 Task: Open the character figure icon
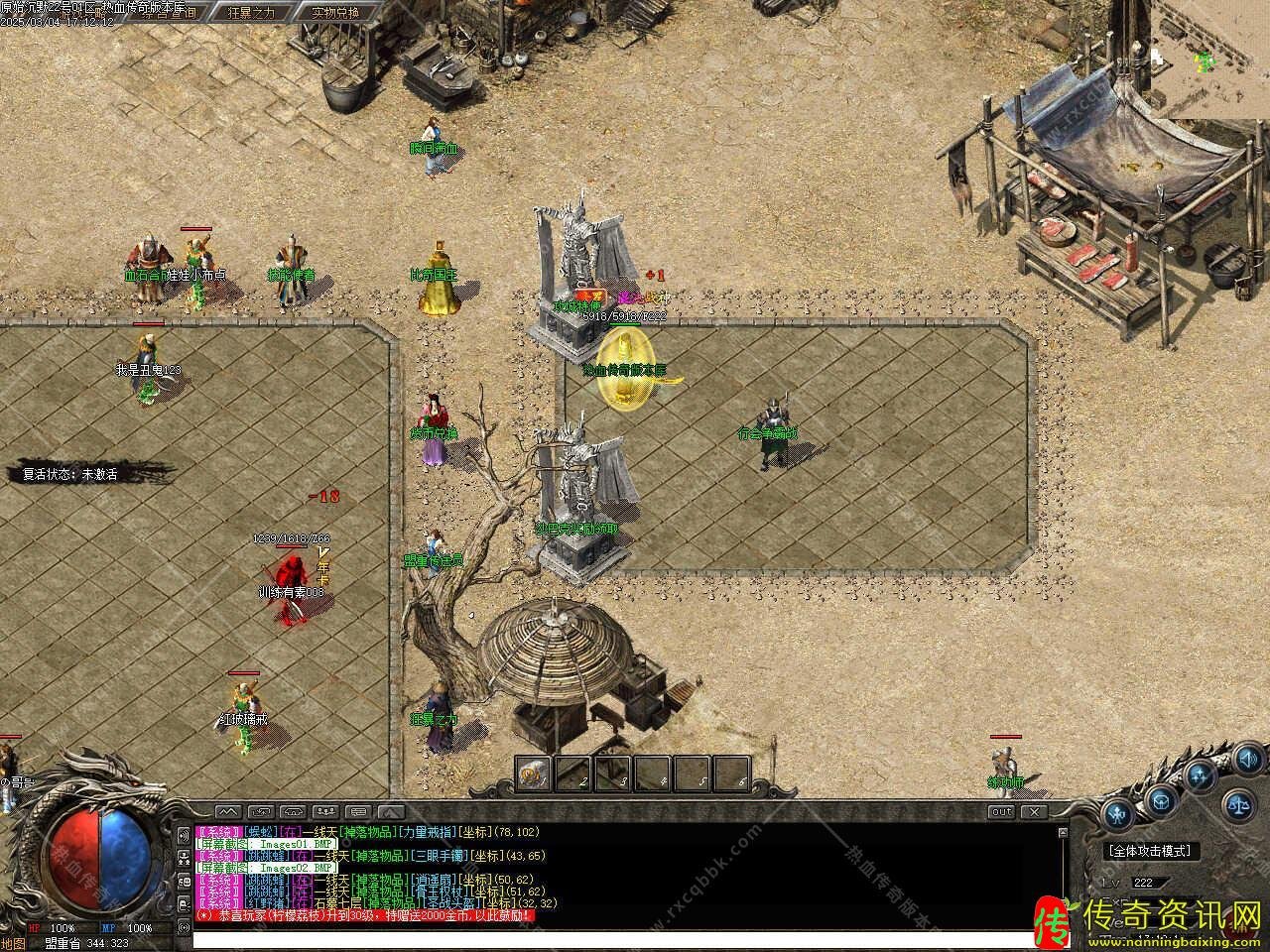pyautogui.click(x=1118, y=815)
